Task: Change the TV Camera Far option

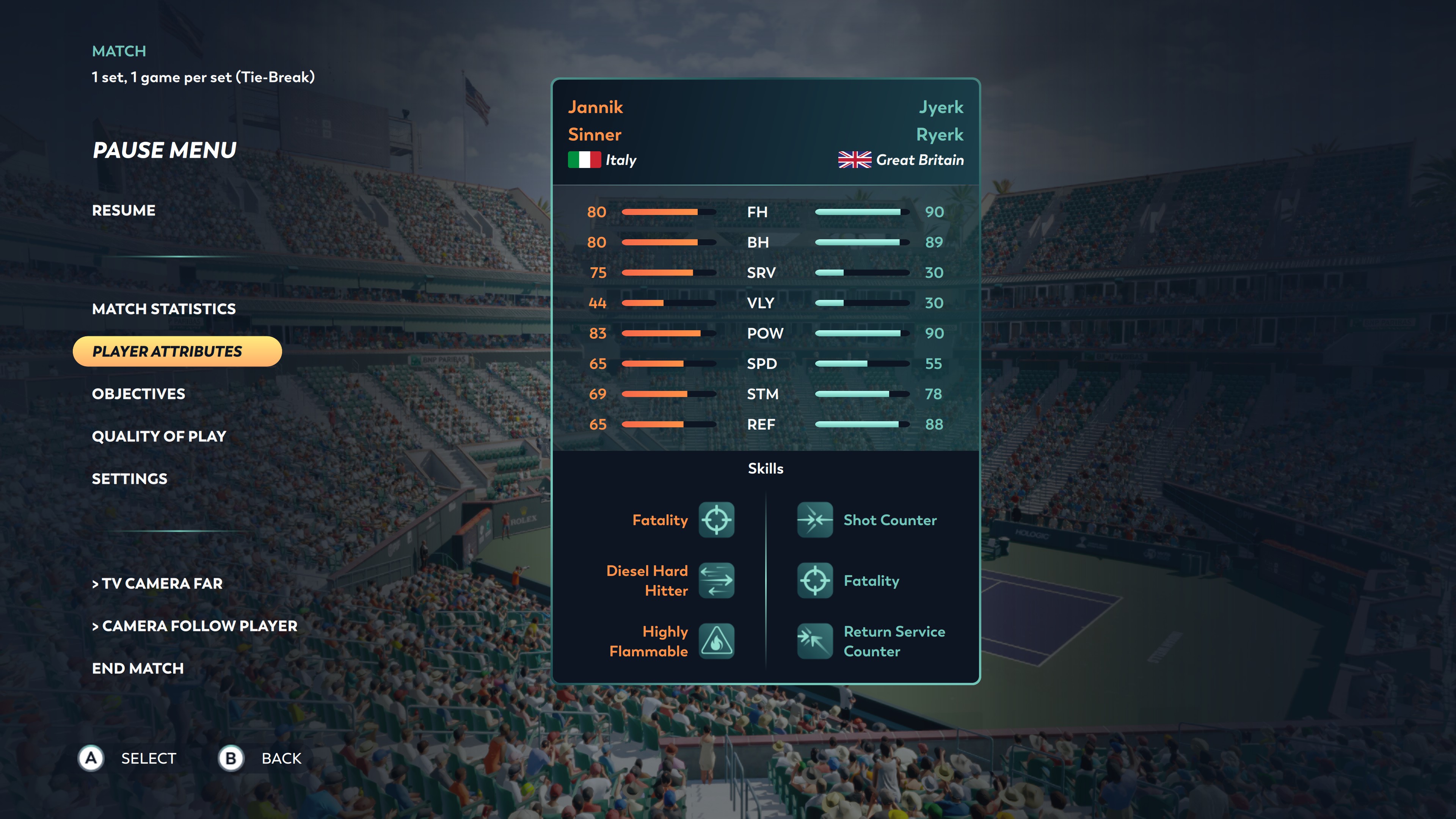Action: 157,583
